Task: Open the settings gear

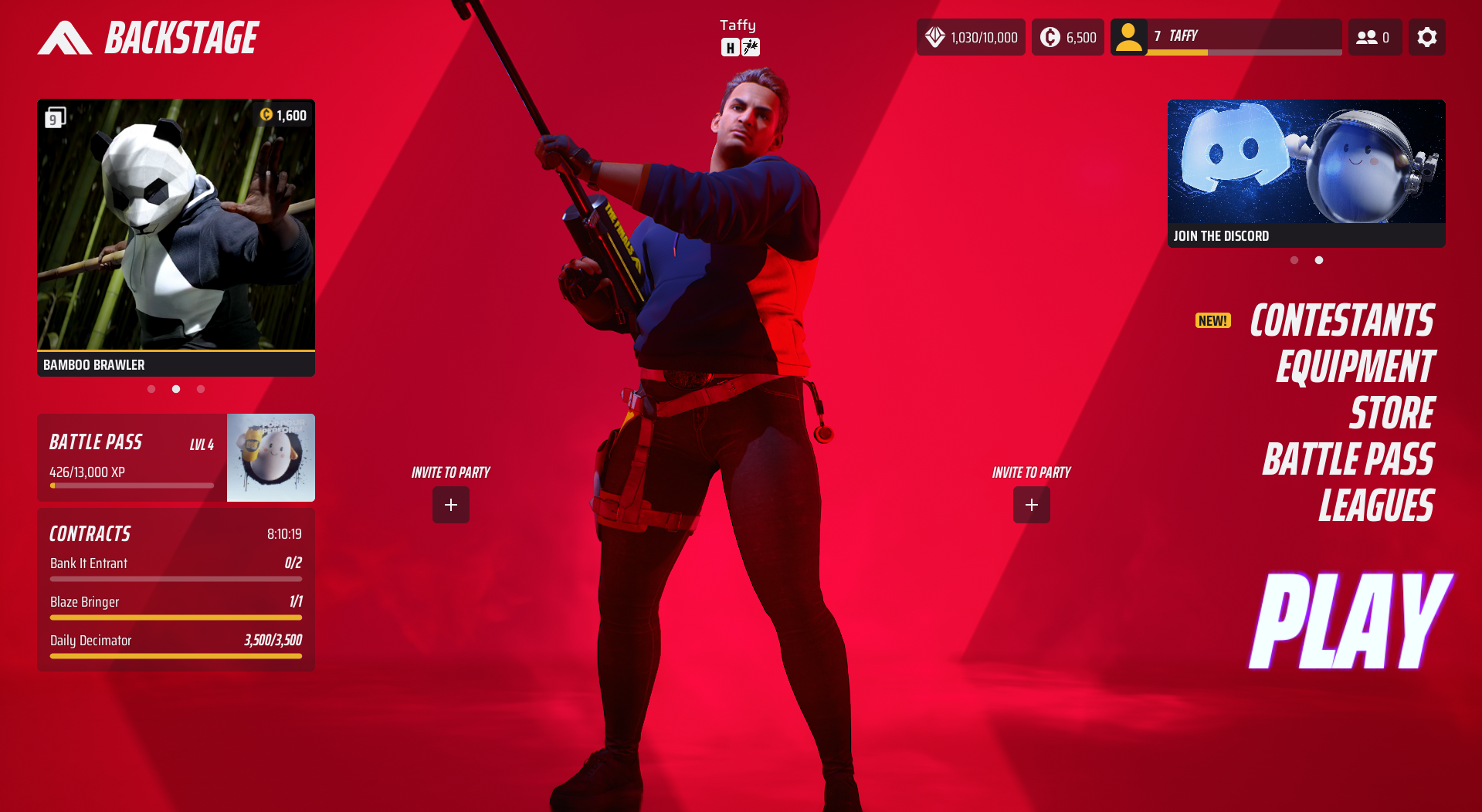Action: (1426, 36)
